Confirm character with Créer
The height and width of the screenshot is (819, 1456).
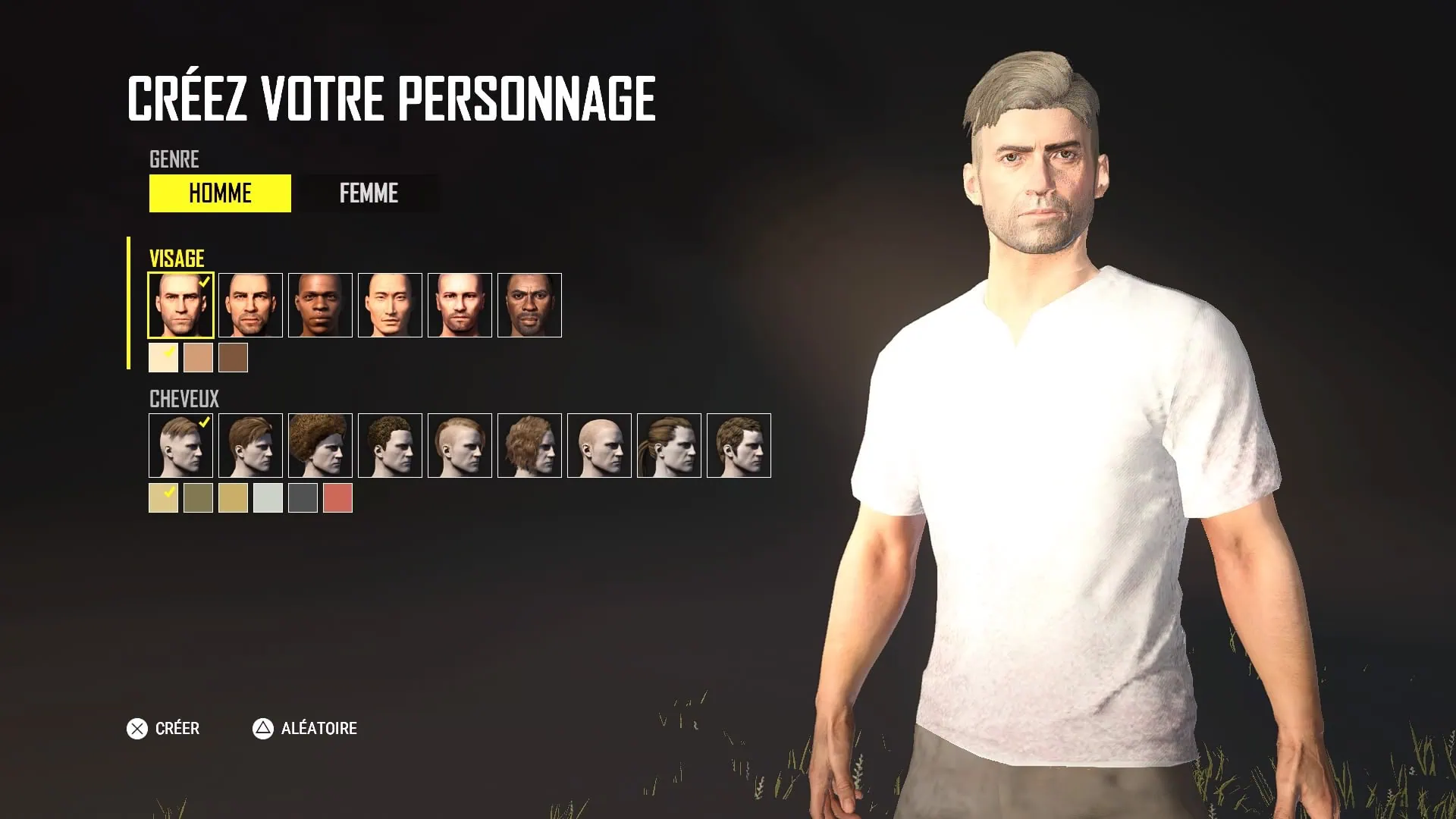(163, 729)
